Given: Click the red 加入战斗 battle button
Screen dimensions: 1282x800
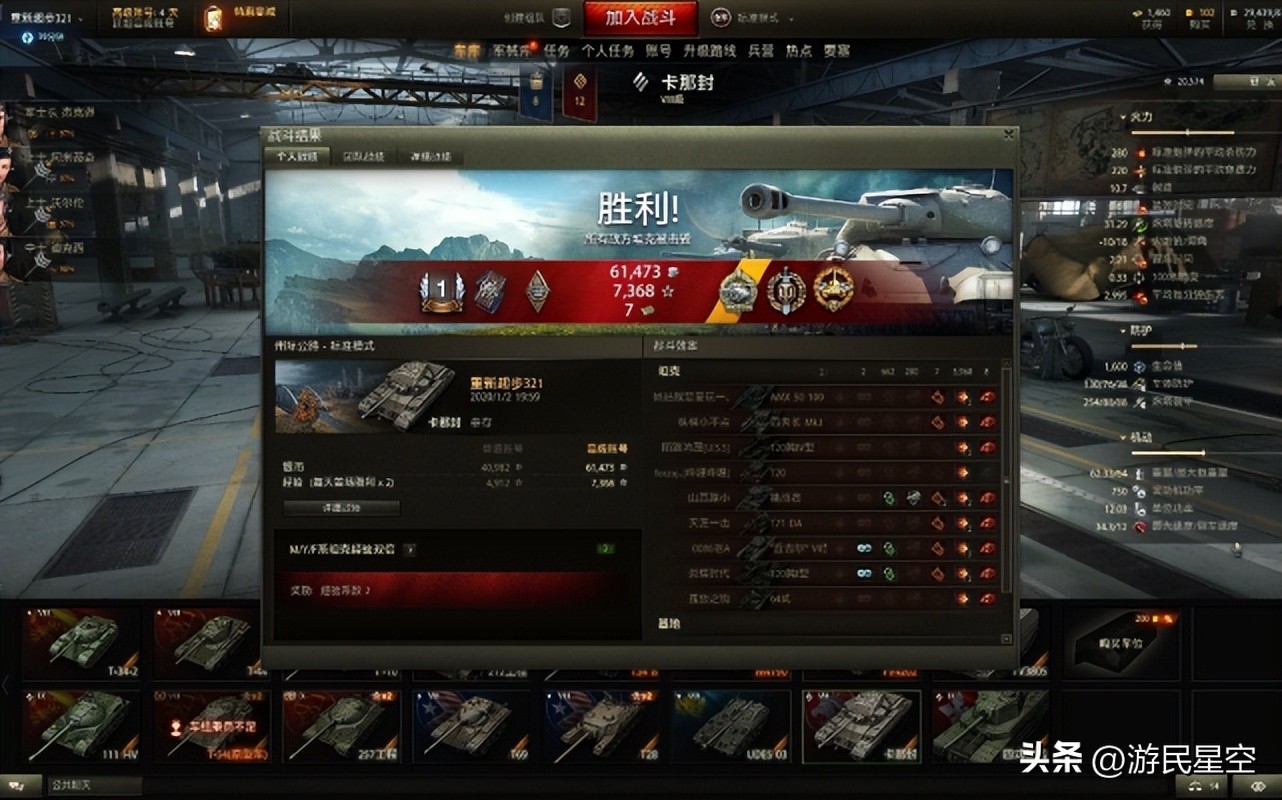Looking at the screenshot, I should (x=640, y=17).
